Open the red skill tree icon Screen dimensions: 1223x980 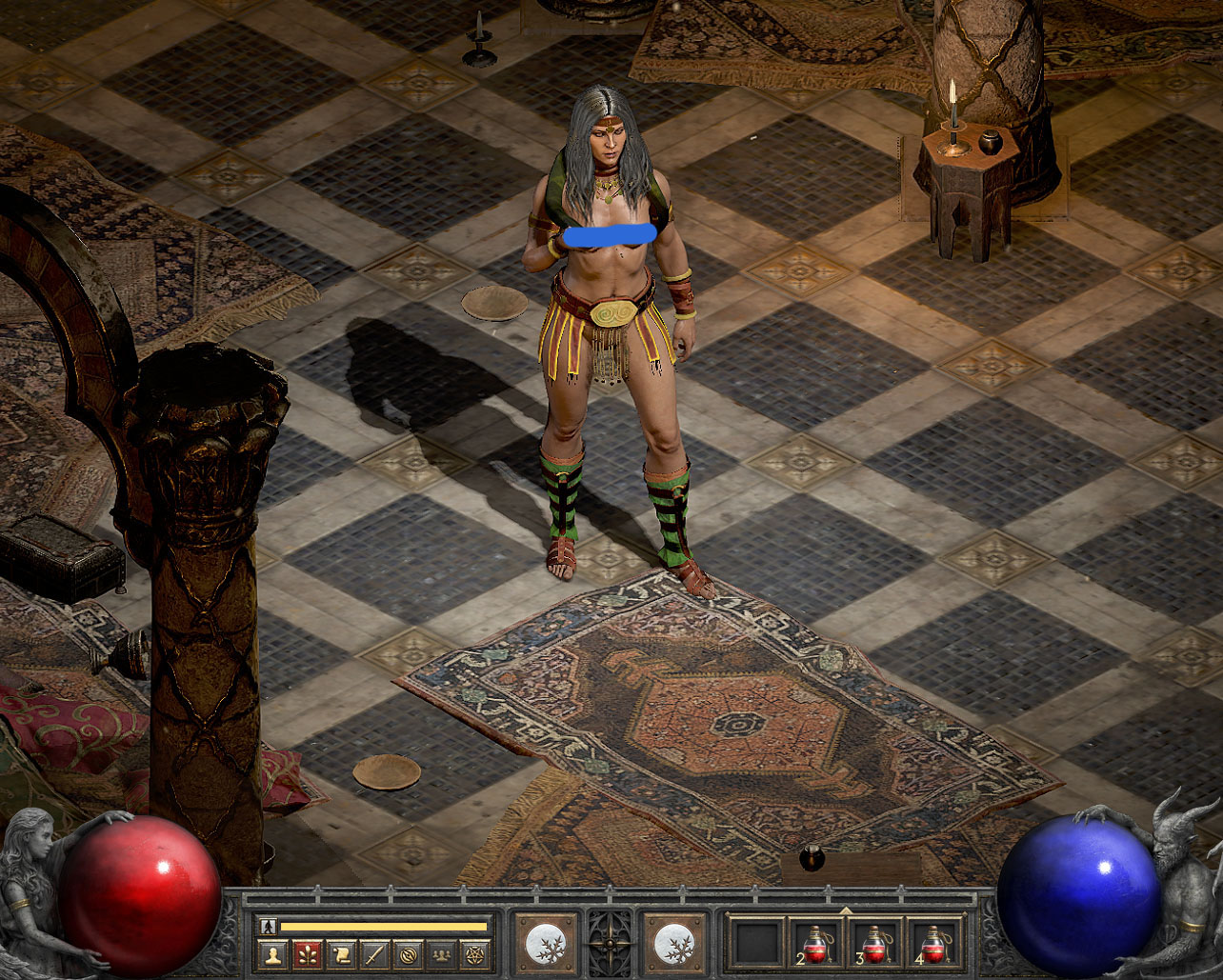tap(305, 954)
